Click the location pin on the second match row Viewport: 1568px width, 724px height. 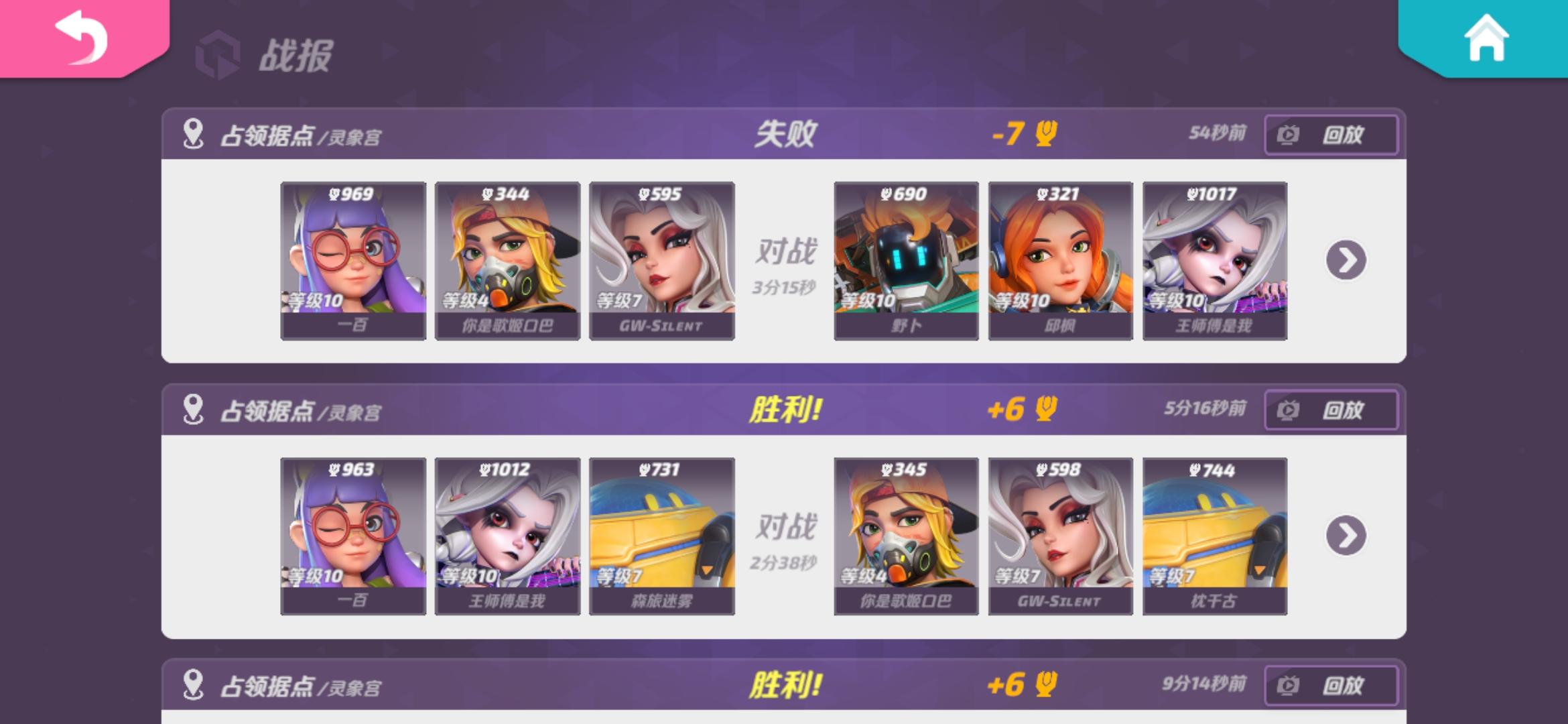click(192, 409)
